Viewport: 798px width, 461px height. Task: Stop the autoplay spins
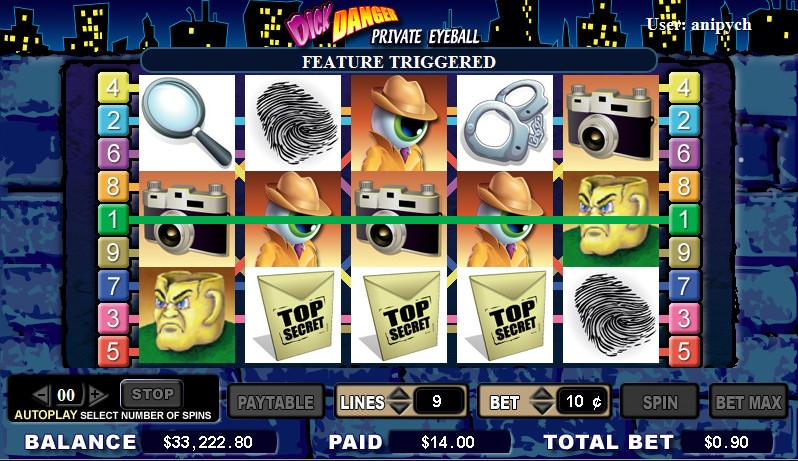(x=152, y=394)
